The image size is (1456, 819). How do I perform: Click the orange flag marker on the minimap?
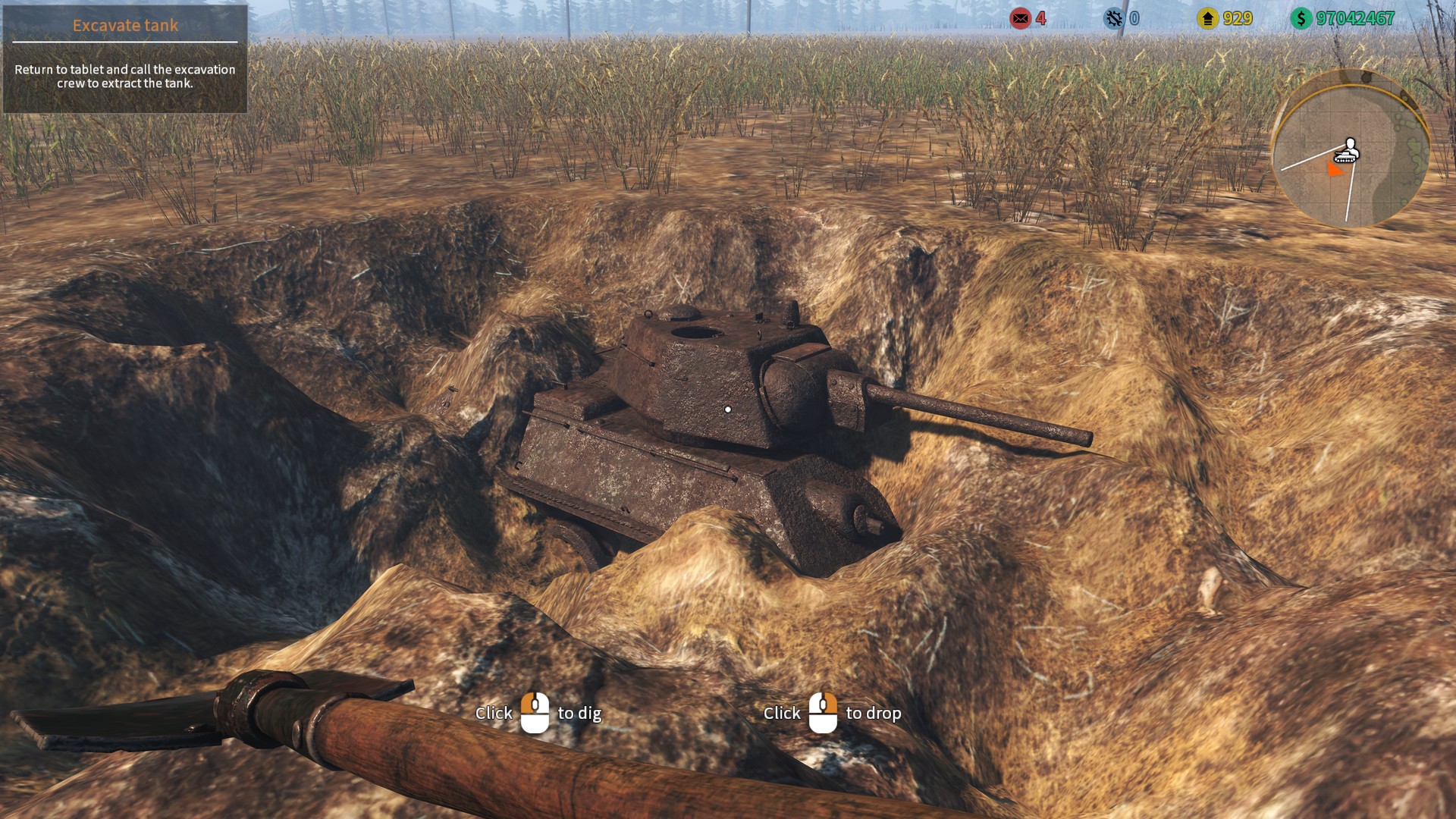(1335, 168)
